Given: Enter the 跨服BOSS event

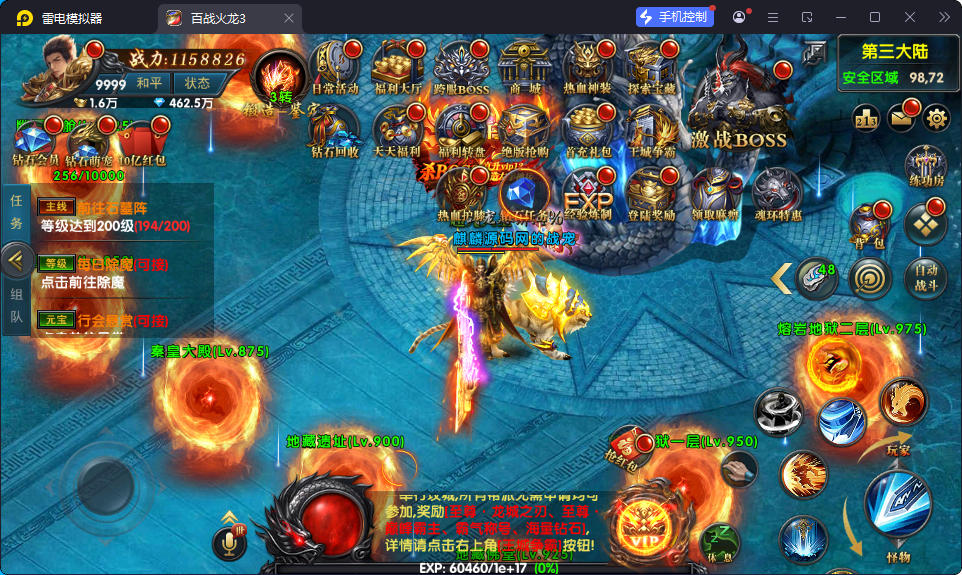Looking at the screenshot, I should (459, 68).
